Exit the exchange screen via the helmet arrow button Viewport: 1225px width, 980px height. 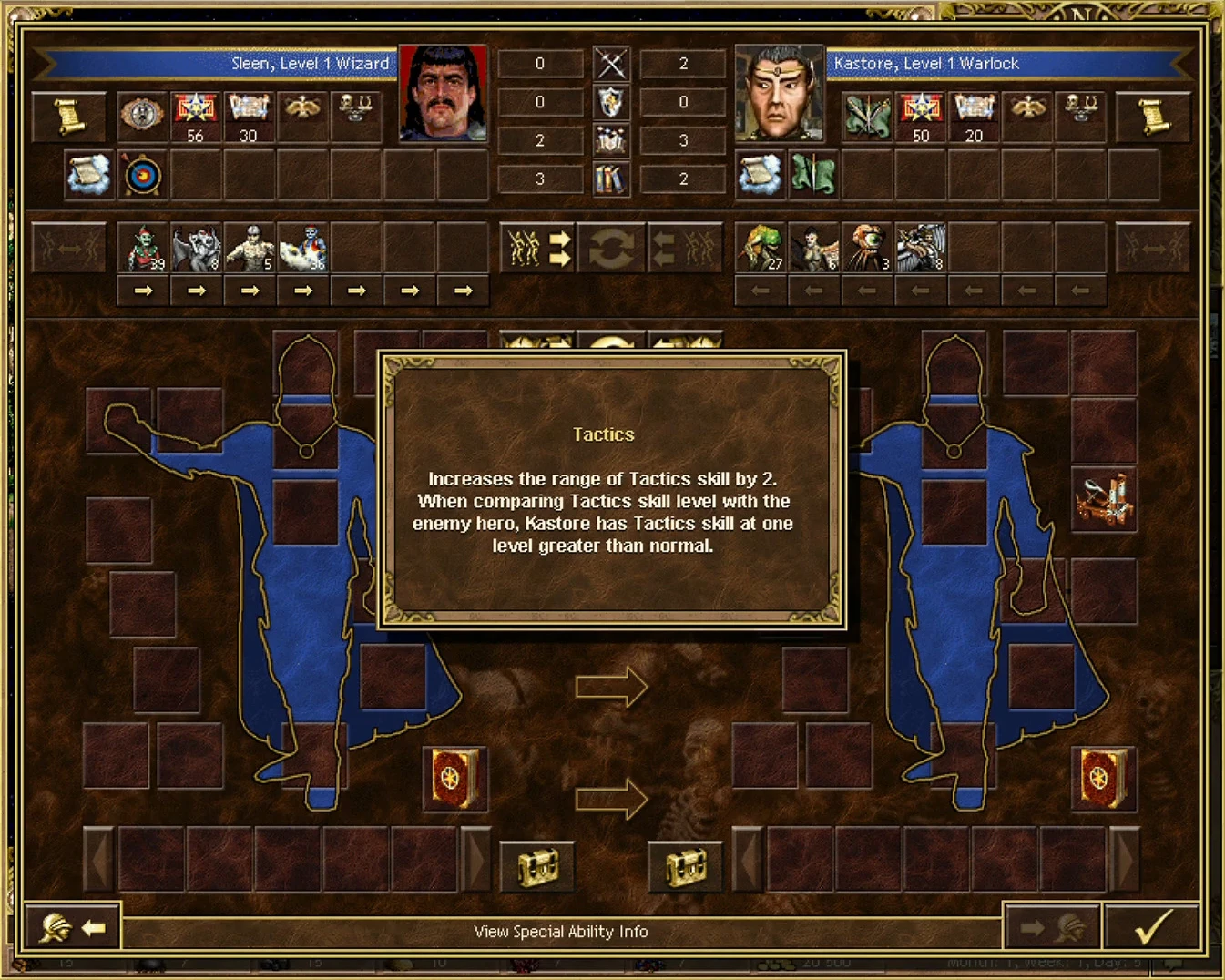73,927
